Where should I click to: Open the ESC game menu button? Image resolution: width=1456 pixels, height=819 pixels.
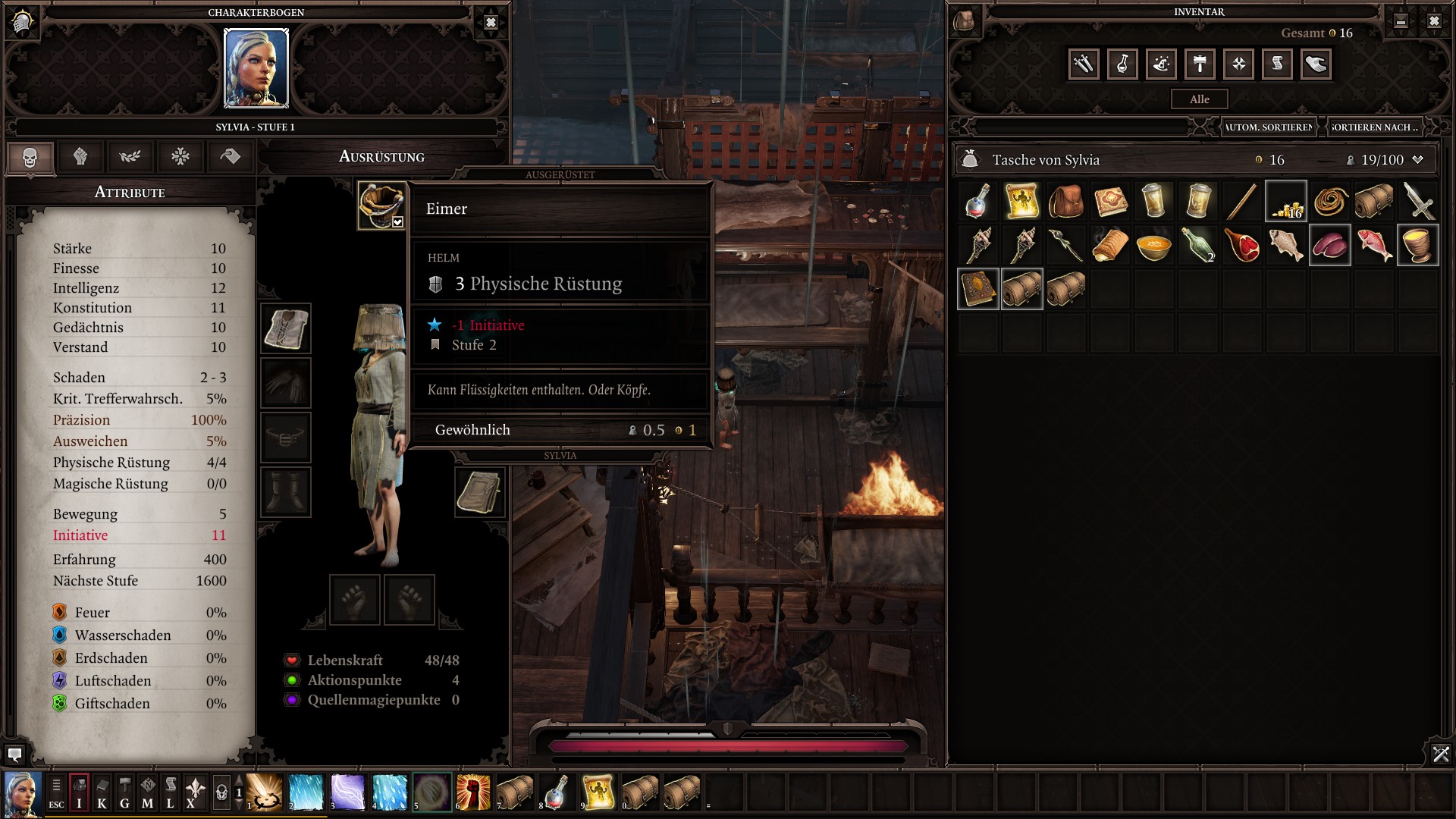click(x=56, y=792)
